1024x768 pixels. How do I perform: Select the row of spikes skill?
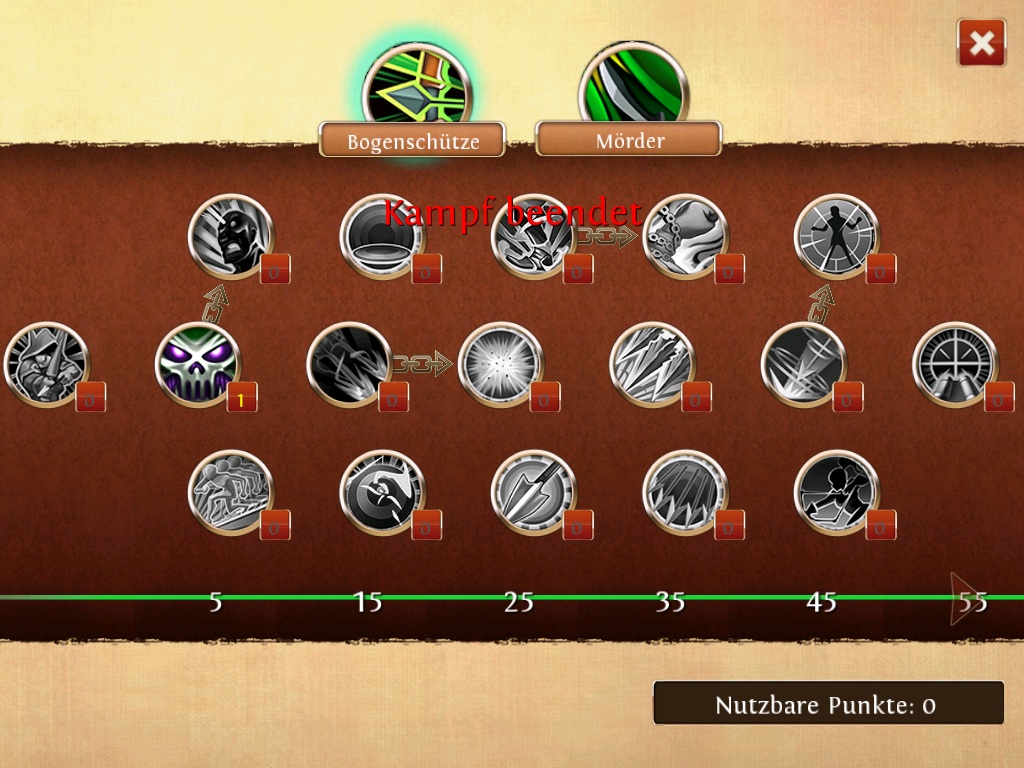tap(684, 493)
